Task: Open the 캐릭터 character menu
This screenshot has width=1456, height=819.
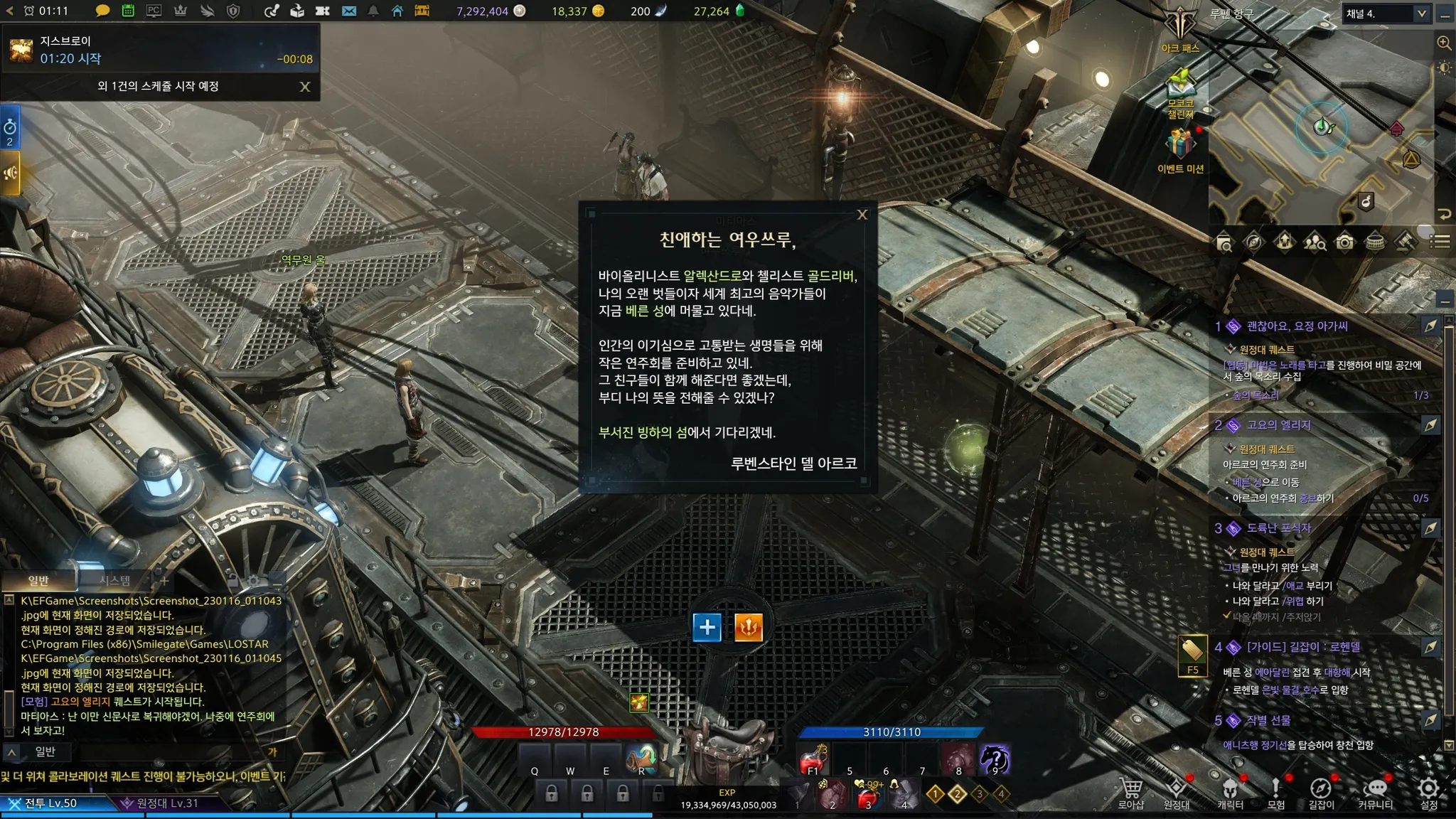Action: coord(1230,793)
